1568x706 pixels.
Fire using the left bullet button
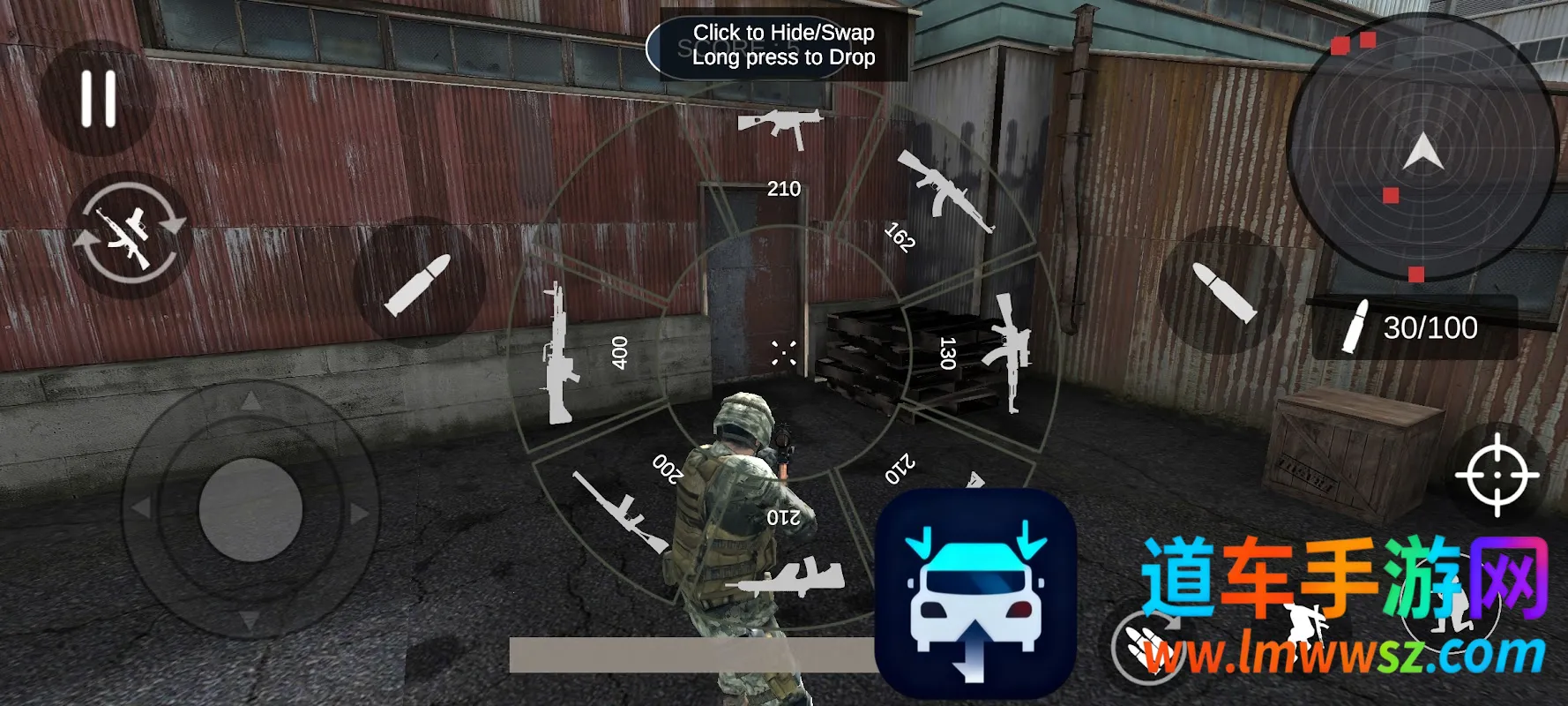[x=418, y=283]
